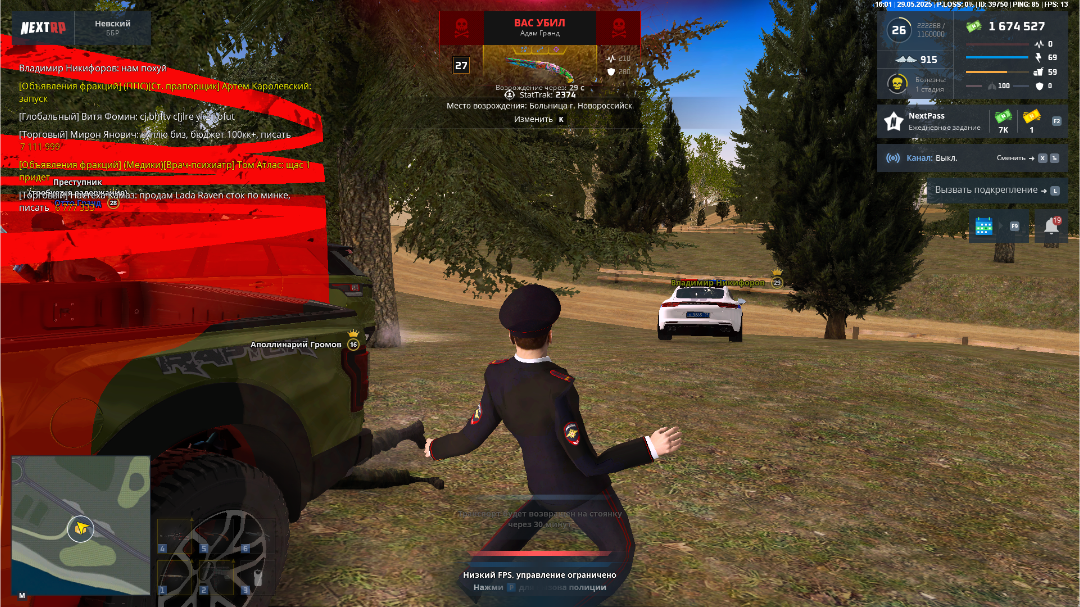The height and width of the screenshot is (607, 1080).
Task: Click the NEXTRP logo
Action: pos(43,29)
